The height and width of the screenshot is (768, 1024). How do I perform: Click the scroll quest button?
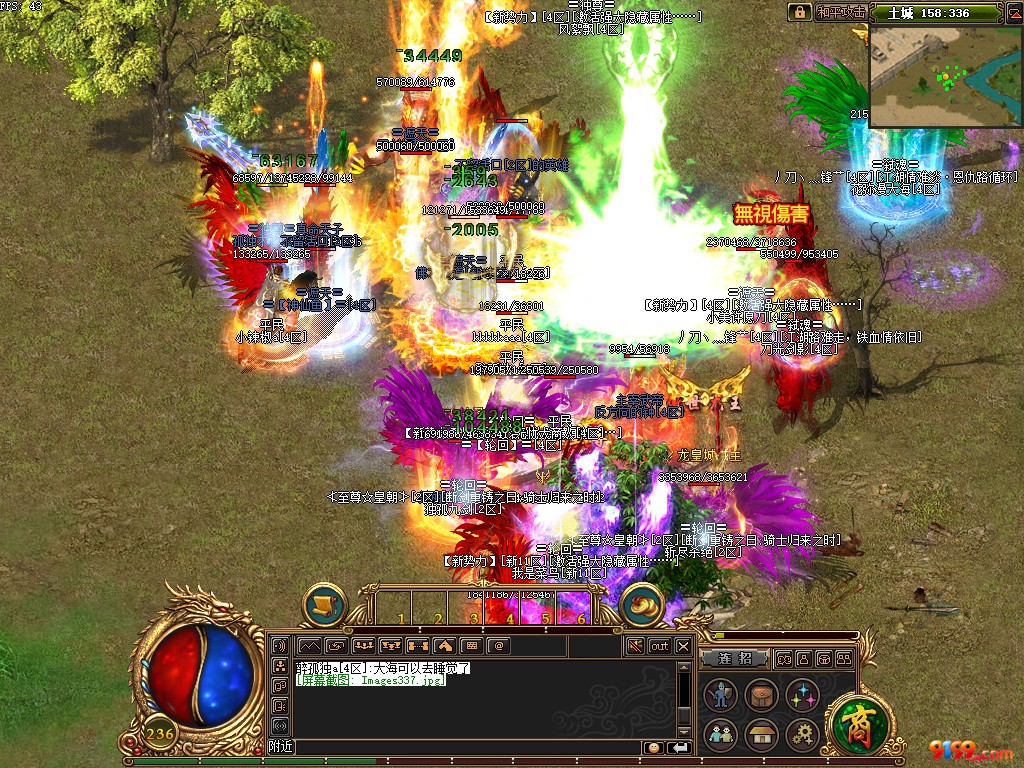pos(324,605)
